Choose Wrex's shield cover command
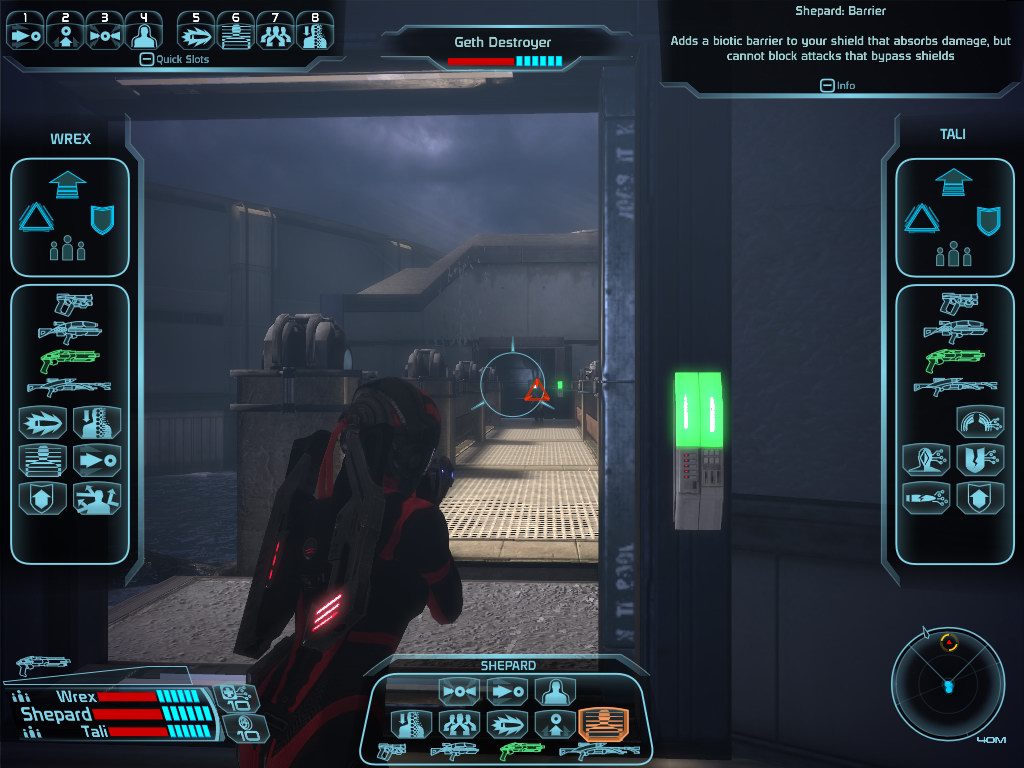The width and height of the screenshot is (1024, 768). pyautogui.click(x=102, y=218)
